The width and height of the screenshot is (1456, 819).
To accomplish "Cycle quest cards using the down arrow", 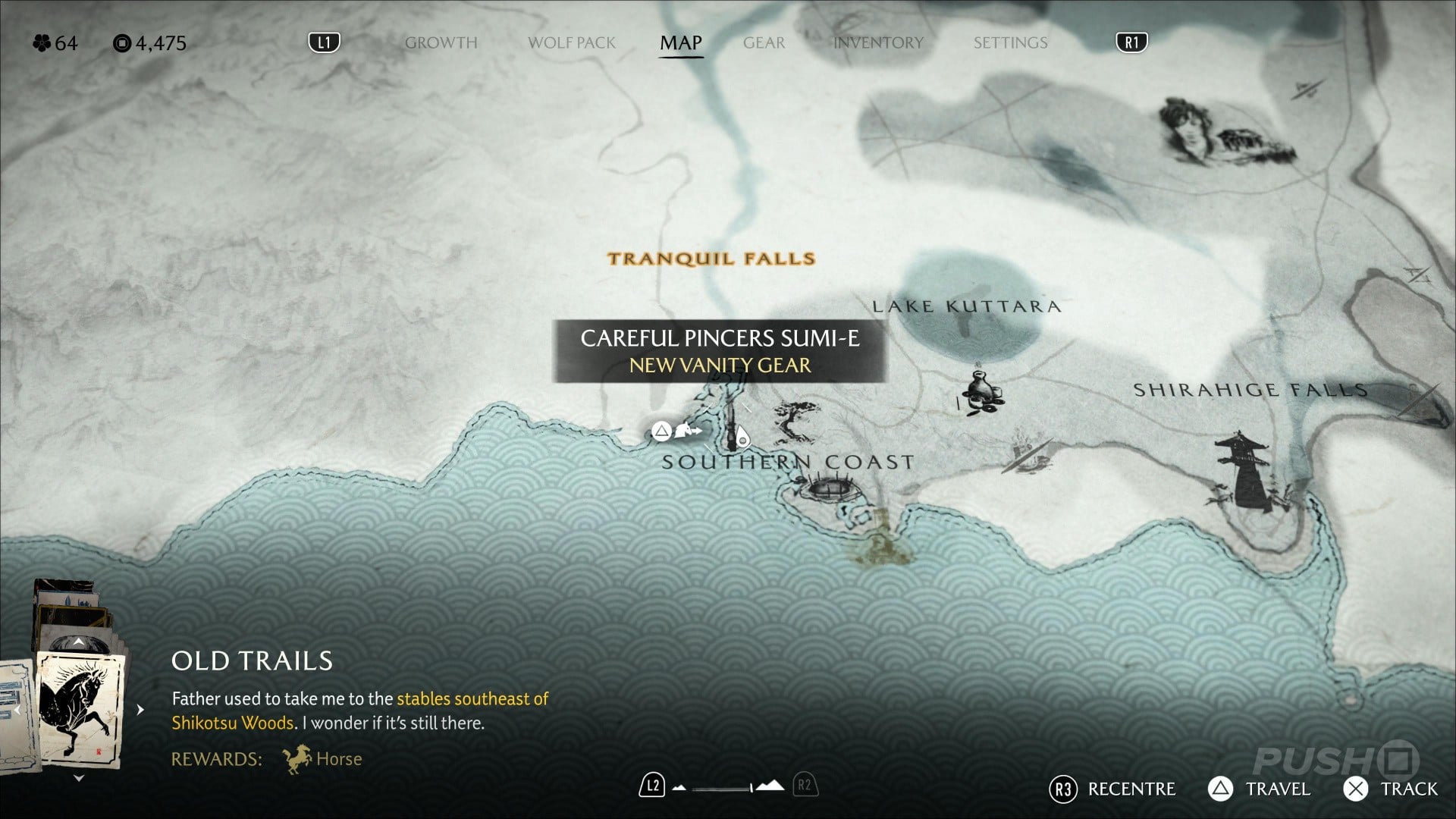I will tap(79, 778).
